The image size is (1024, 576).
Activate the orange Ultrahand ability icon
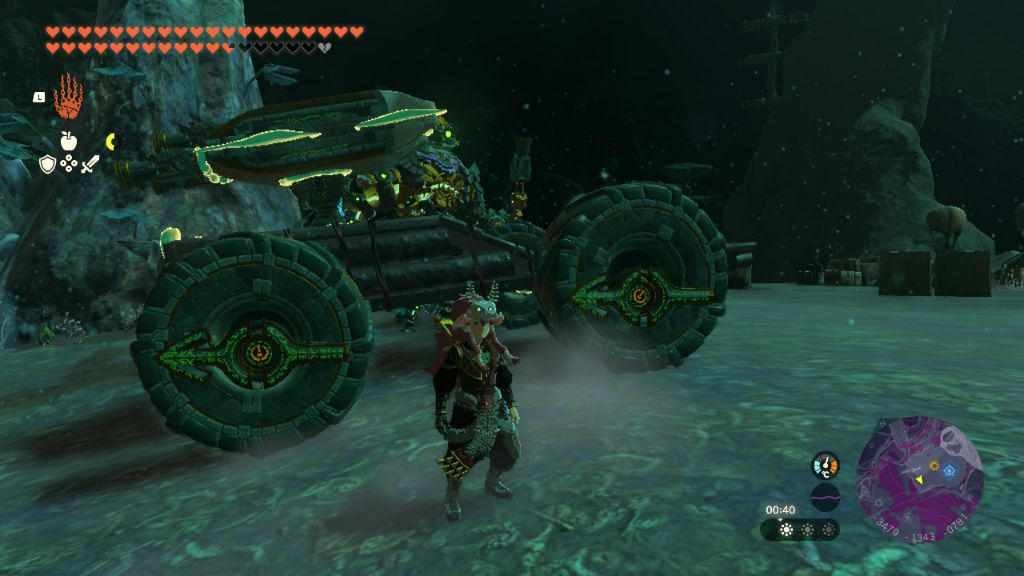click(68, 96)
